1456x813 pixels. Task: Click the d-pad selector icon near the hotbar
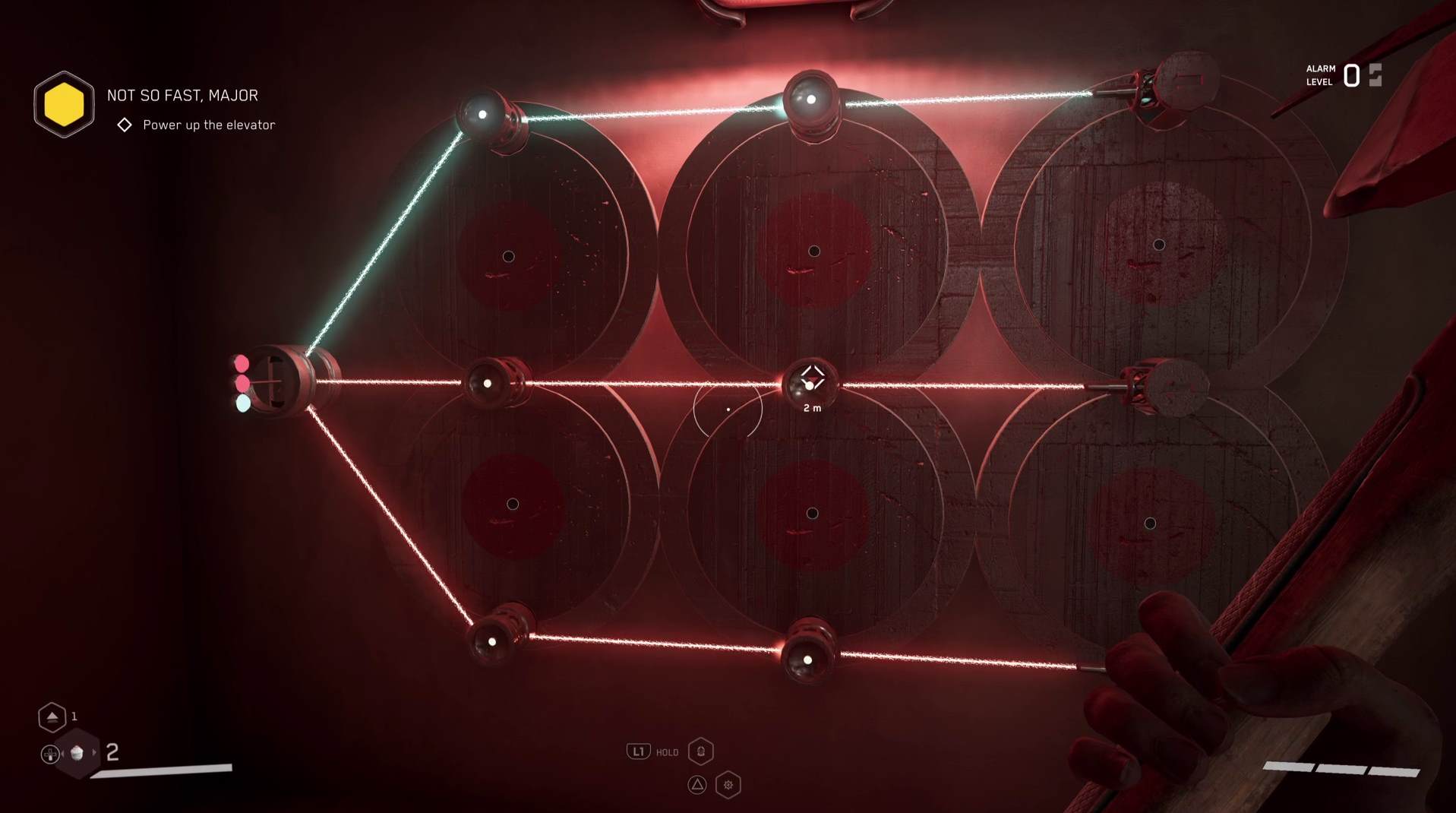[50, 754]
